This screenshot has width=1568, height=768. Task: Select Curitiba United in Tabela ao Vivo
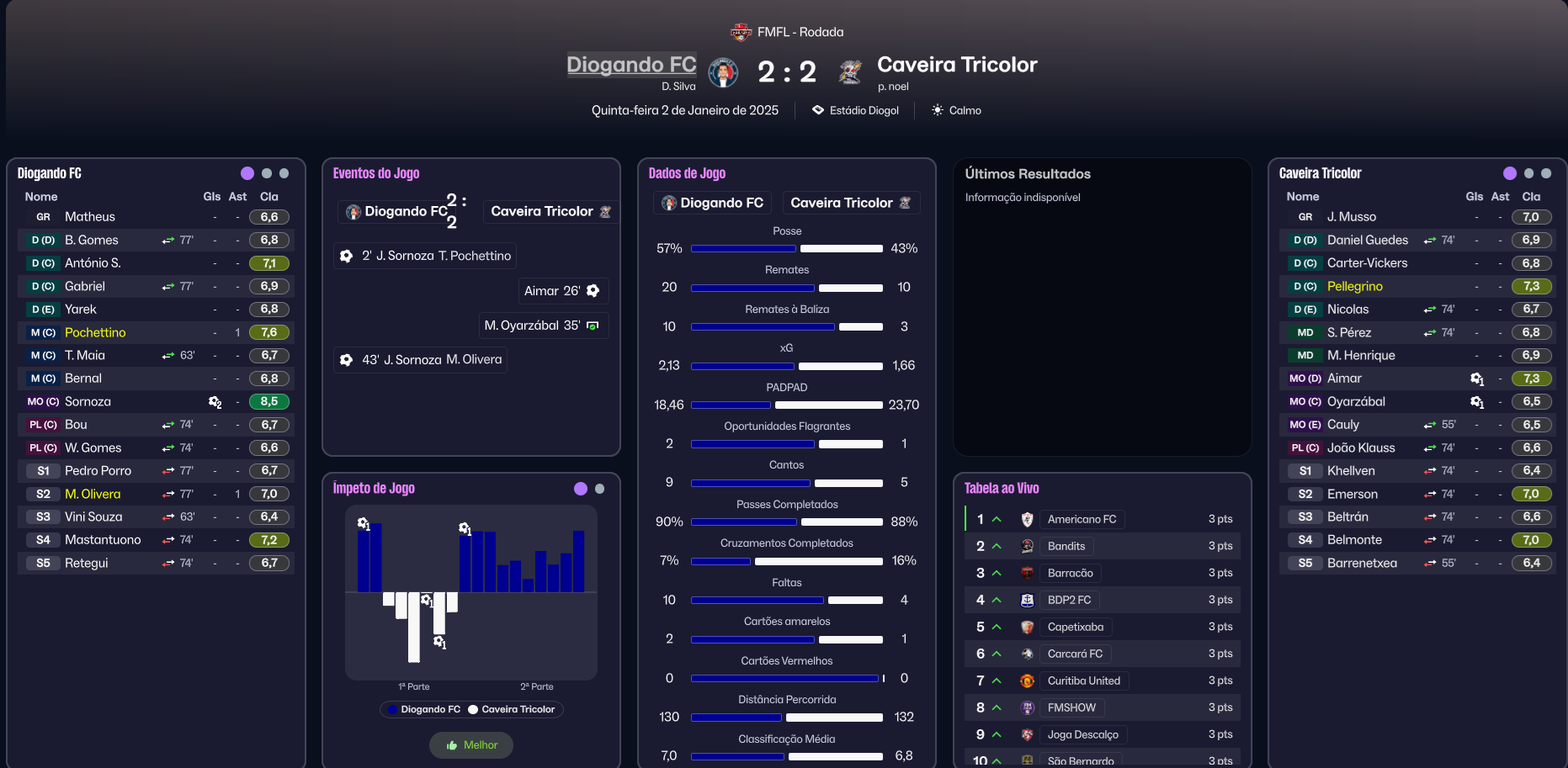coord(1083,681)
